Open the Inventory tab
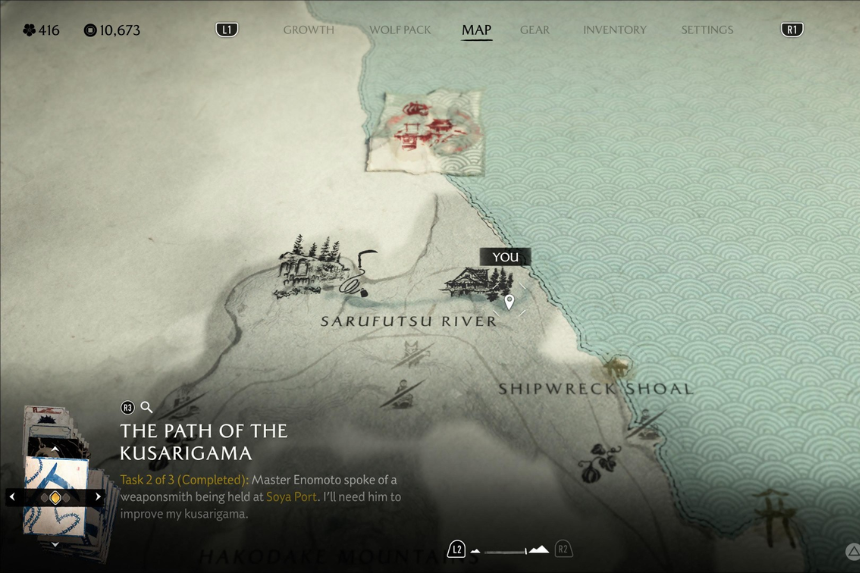Viewport: 860px width, 573px height. [x=614, y=30]
